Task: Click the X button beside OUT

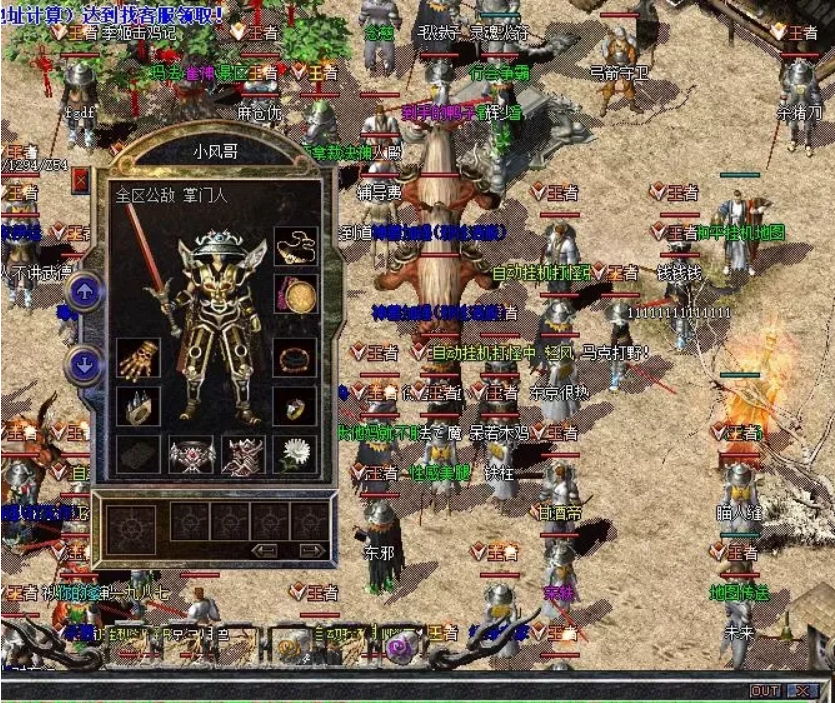Action: coord(802,691)
